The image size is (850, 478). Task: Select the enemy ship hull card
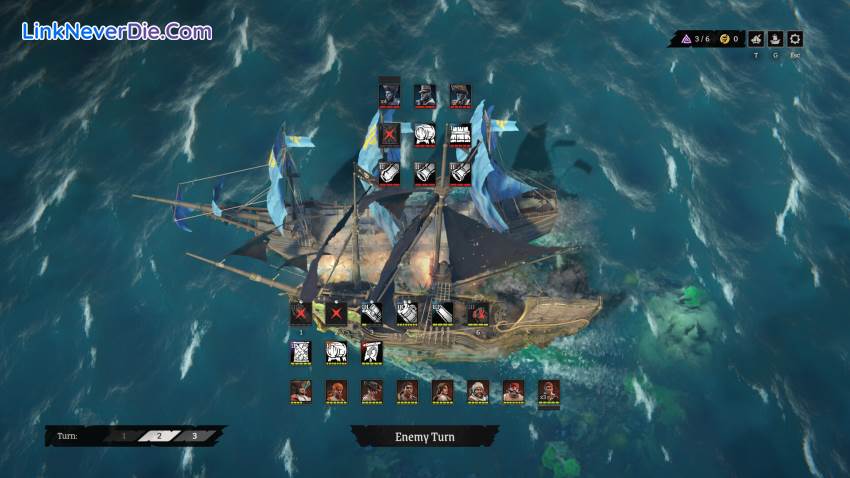tap(459, 135)
